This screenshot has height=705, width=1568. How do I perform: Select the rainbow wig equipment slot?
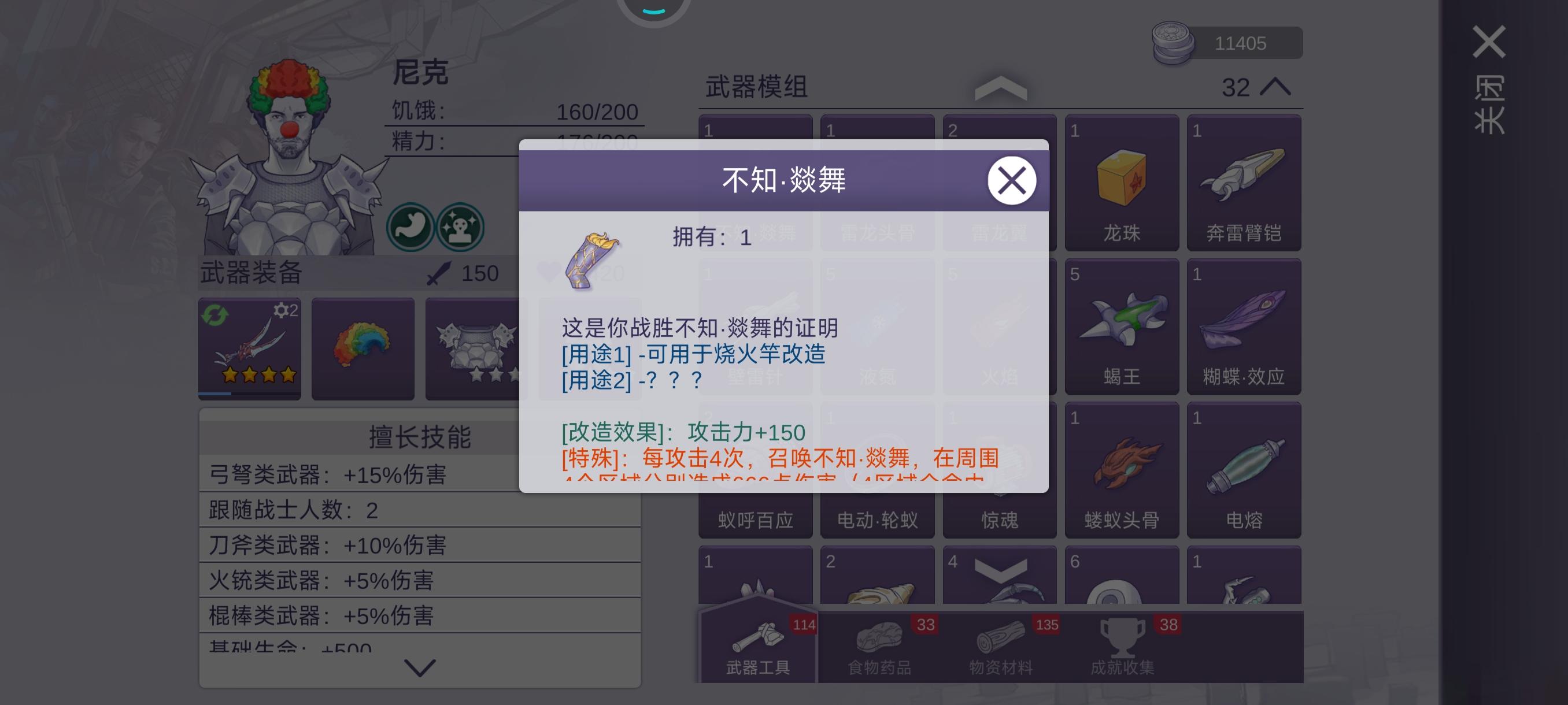tap(363, 347)
